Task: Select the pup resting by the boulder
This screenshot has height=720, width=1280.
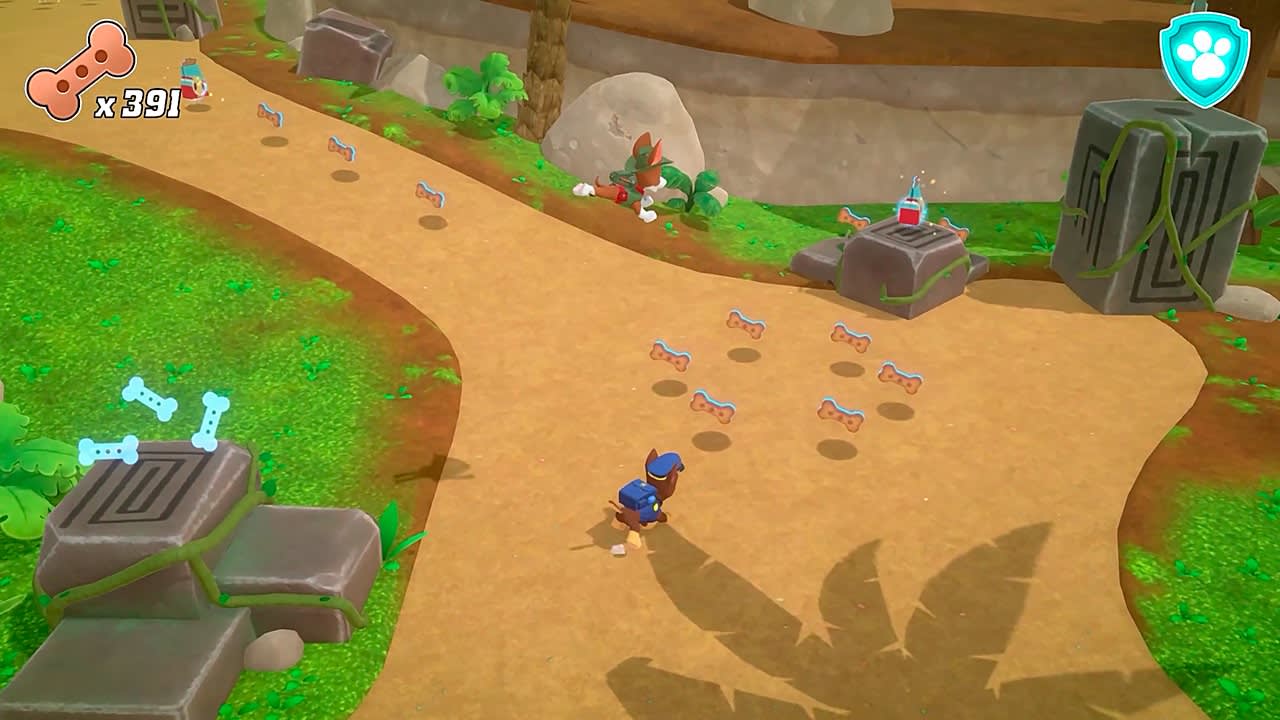Action: click(x=640, y=175)
